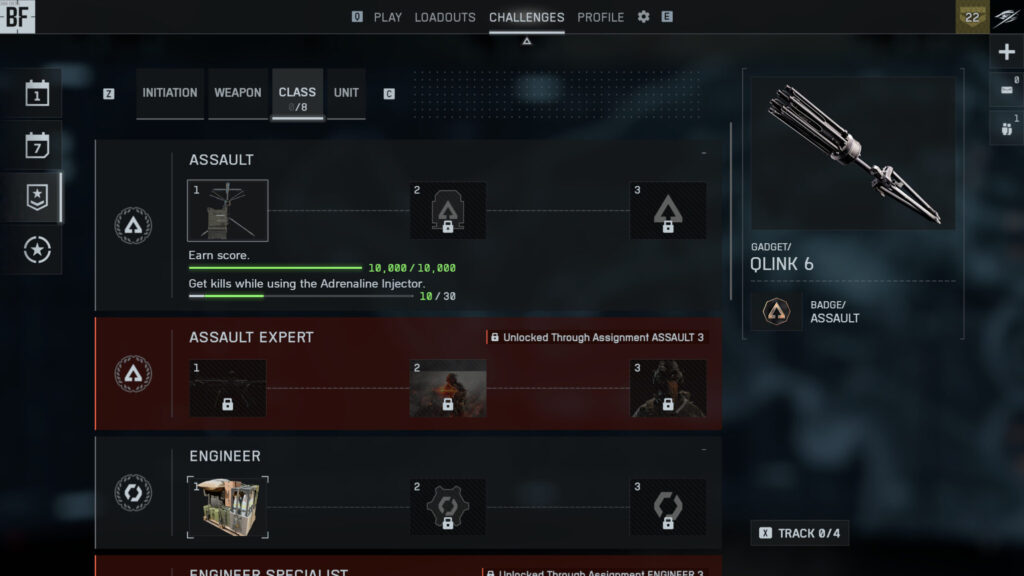This screenshot has height=576, width=1024.
Task: Open the weekly challenges calendar icon
Action: tap(38, 146)
